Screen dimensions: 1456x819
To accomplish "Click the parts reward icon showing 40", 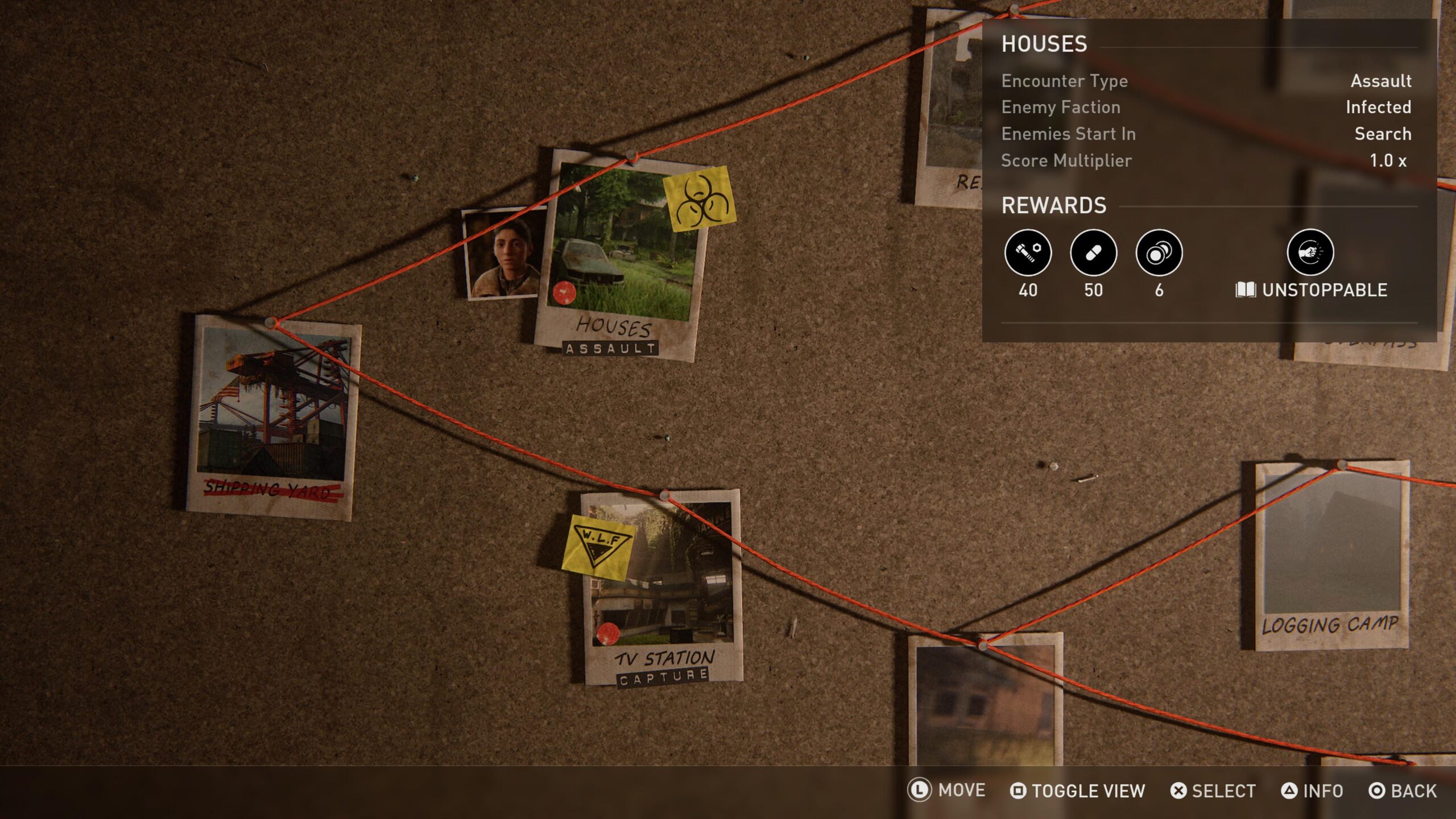I will pos(1028,253).
